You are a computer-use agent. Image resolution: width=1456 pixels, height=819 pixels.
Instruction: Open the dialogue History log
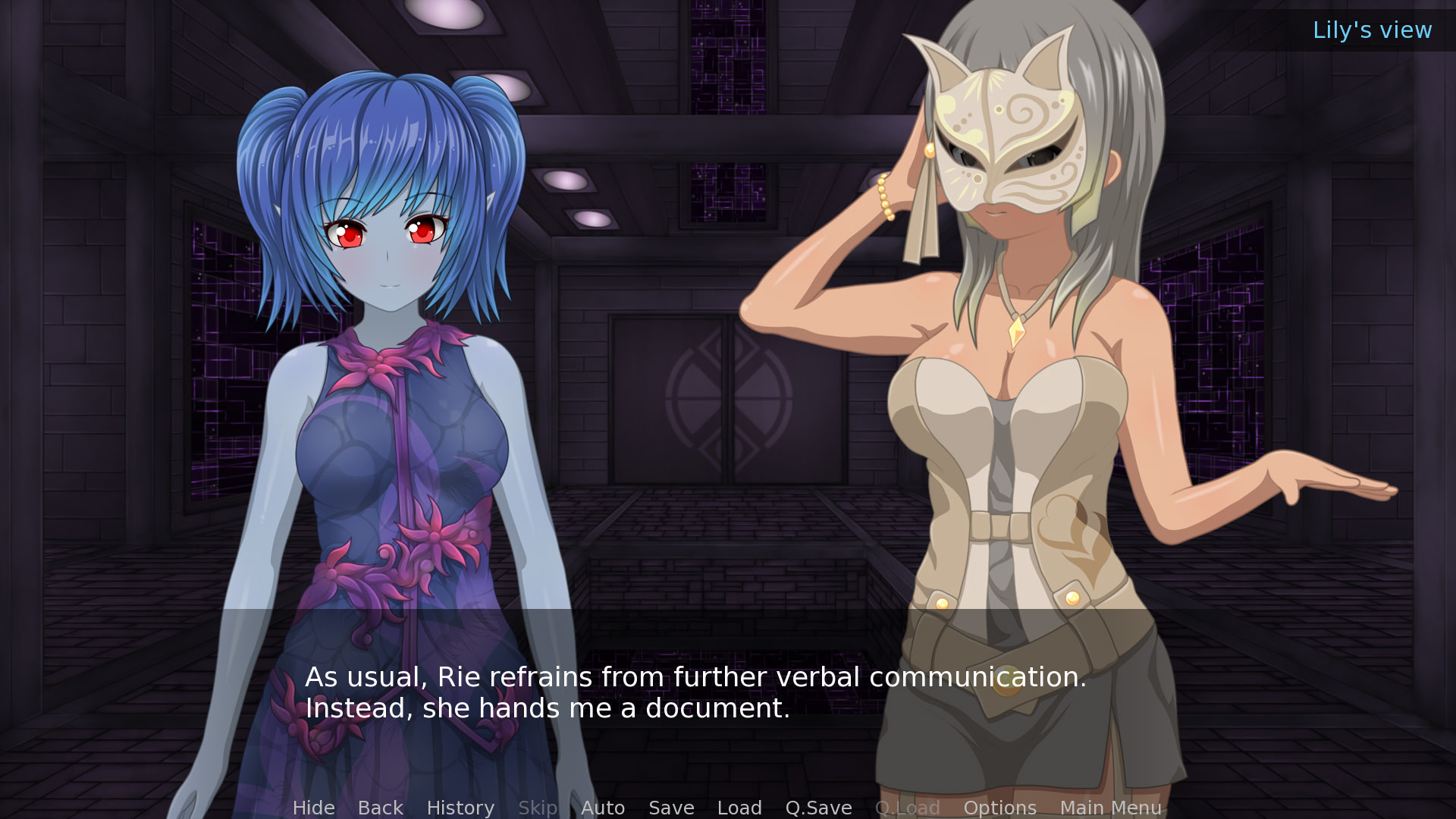460,808
